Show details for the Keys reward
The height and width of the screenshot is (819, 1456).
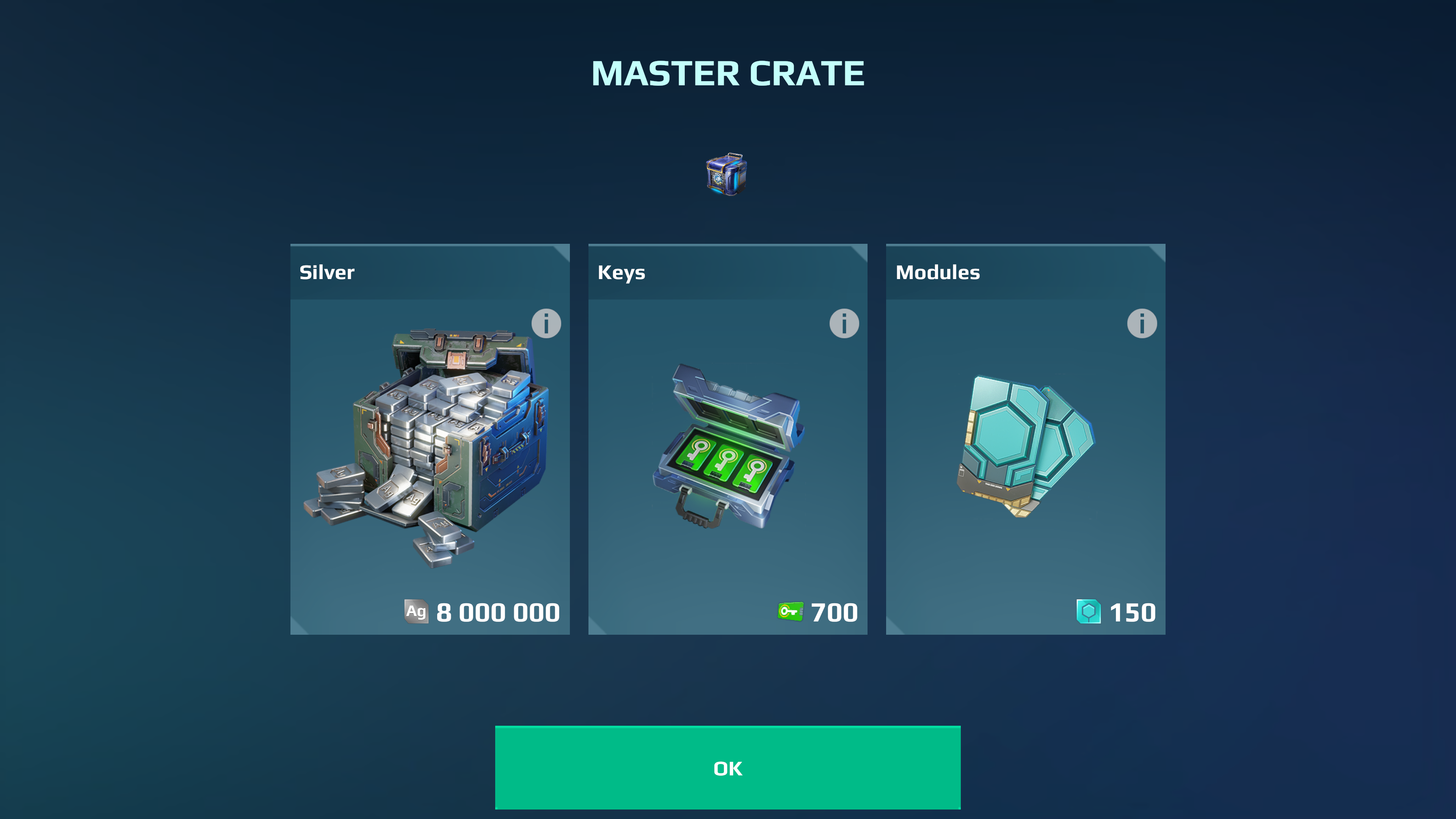(x=844, y=324)
